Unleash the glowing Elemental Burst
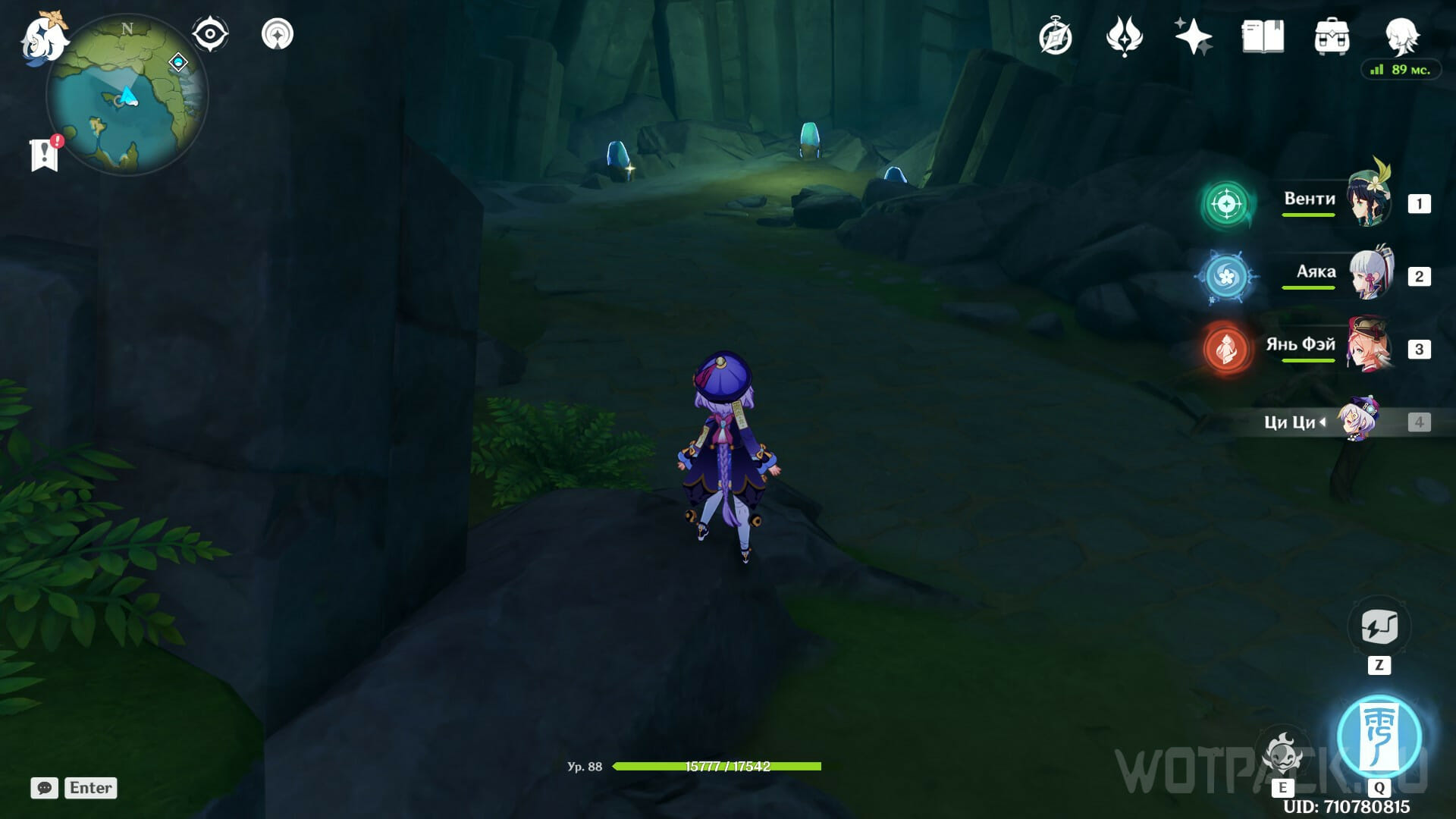Viewport: 1456px width, 819px height. (x=1379, y=737)
